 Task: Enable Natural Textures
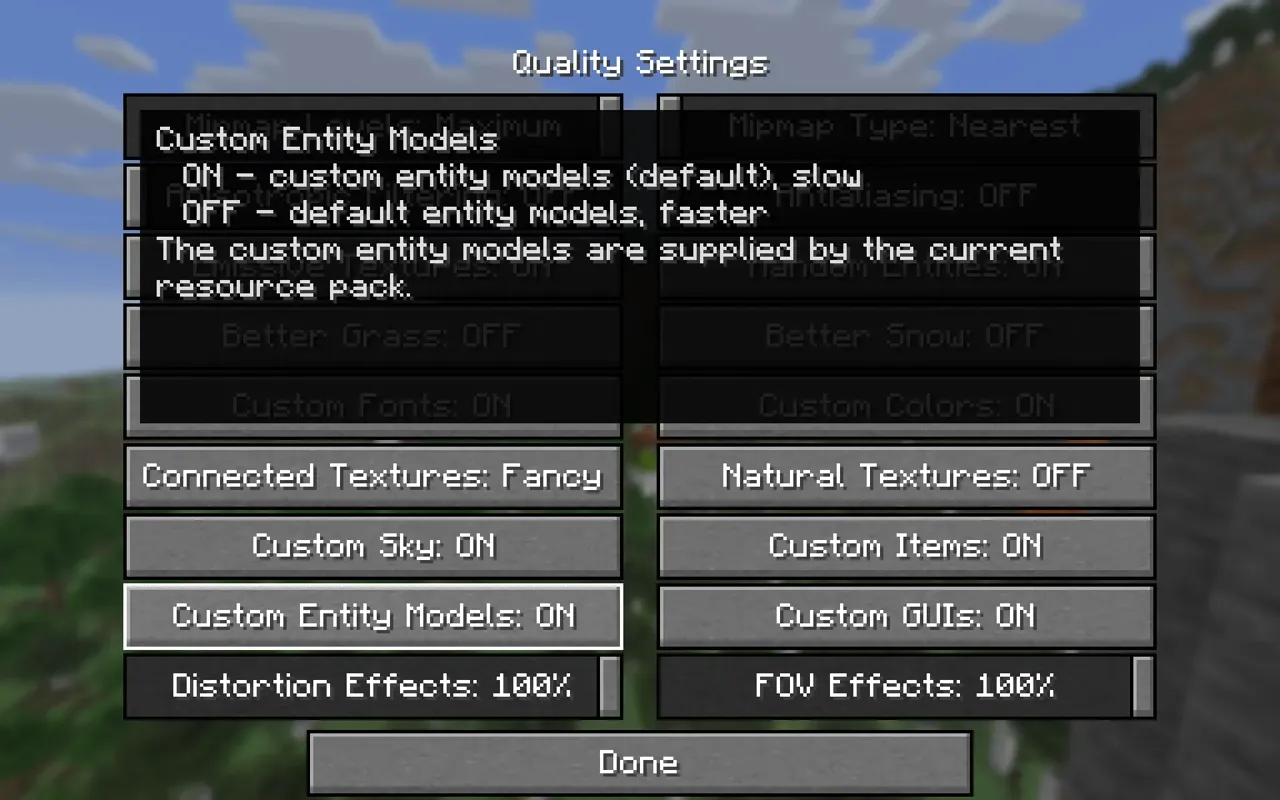[904, 476]
